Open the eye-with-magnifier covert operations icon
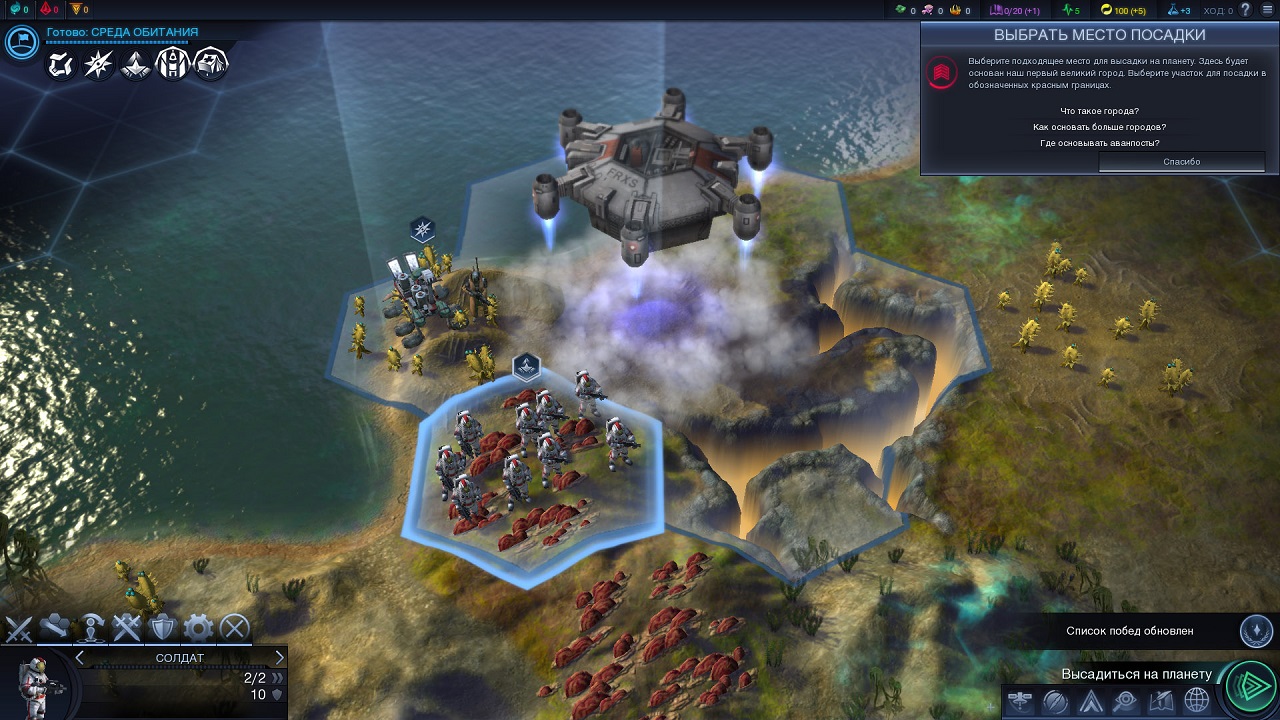The image size is (1280, 720). pyautogui.click(x=1125, y=701)
